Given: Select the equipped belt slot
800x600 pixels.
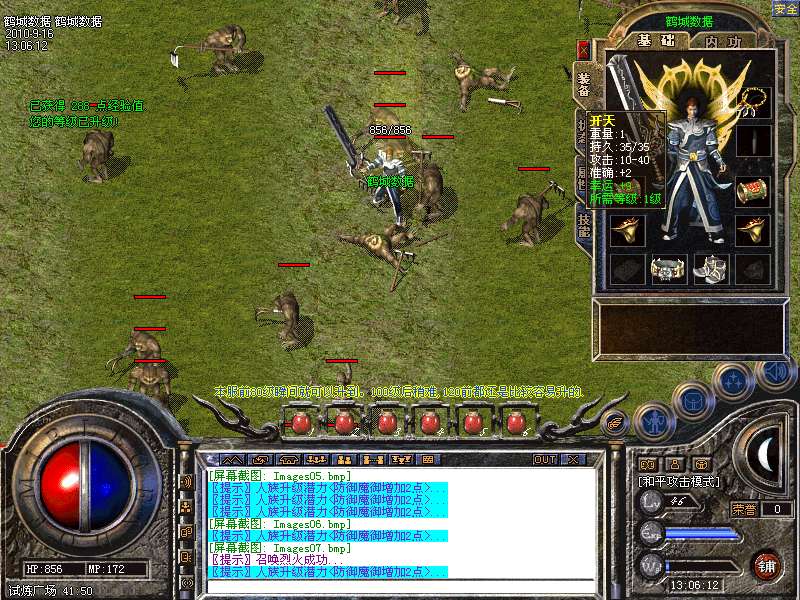Looking at the screenshot, I should 669,268.
